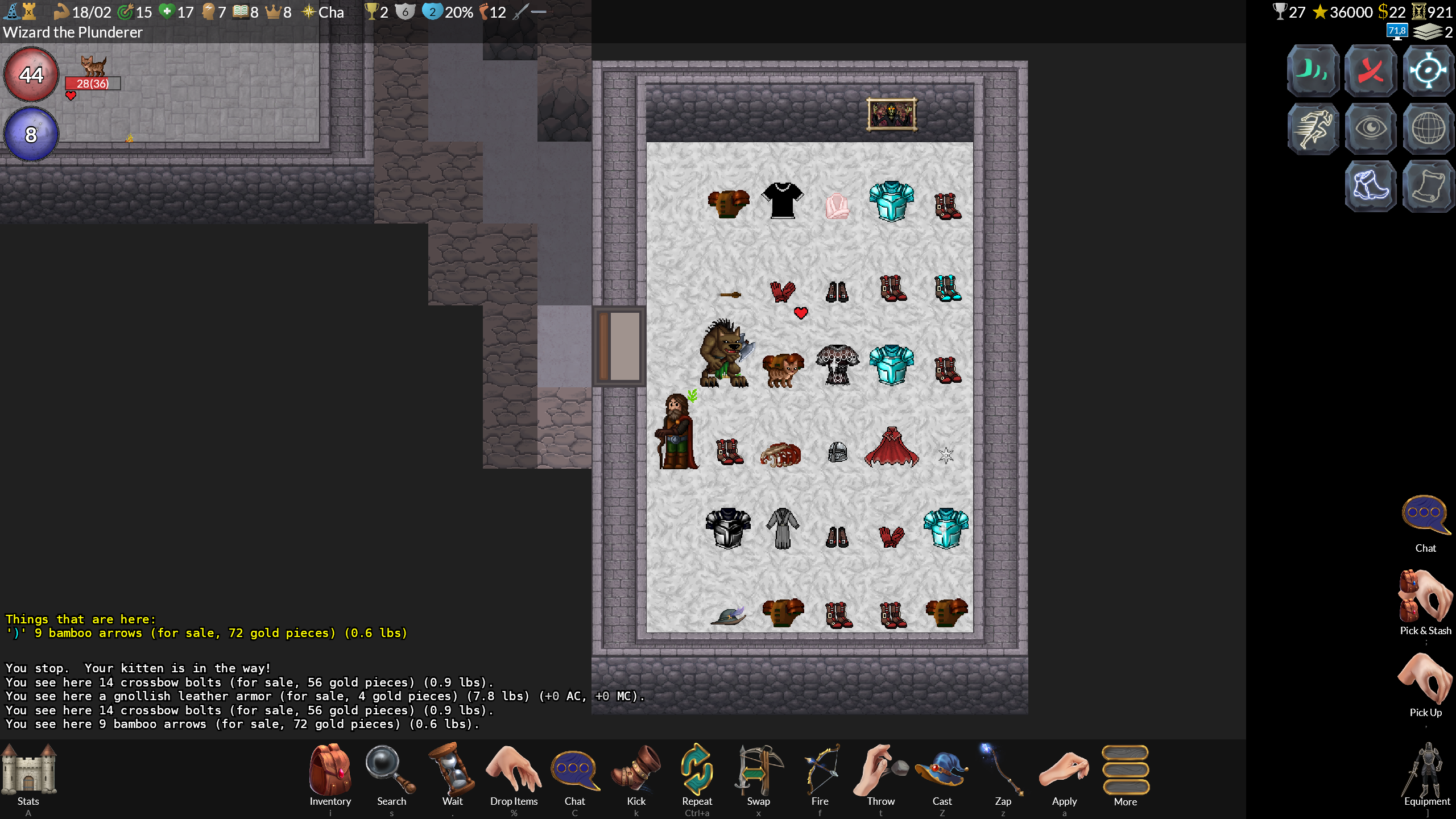Toggle the eye search mode
Image resolution: width=1456 pixels, height=819 pixels.
[x=1371, y=129]
